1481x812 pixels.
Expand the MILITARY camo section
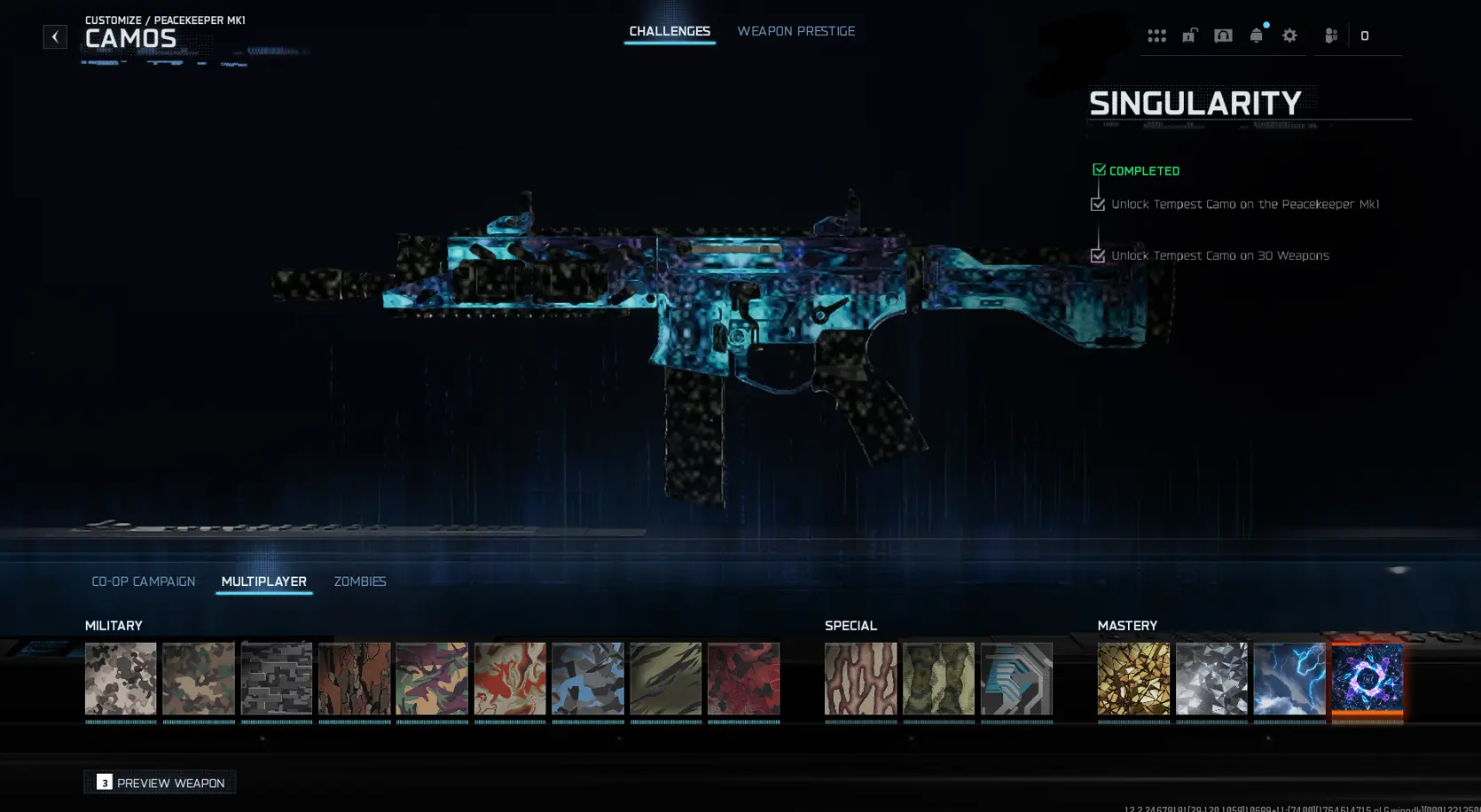114,625
